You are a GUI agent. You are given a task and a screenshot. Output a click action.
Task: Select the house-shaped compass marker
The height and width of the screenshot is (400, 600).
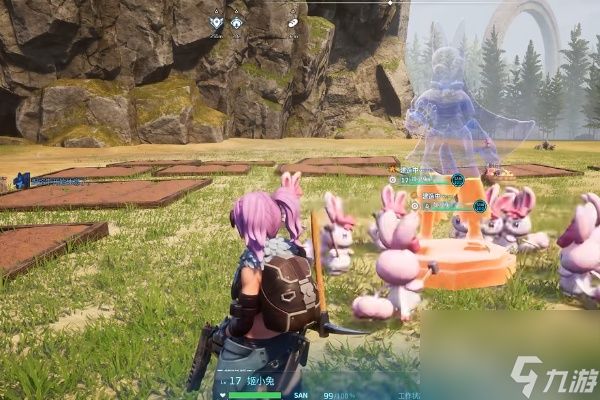point(237,20)
